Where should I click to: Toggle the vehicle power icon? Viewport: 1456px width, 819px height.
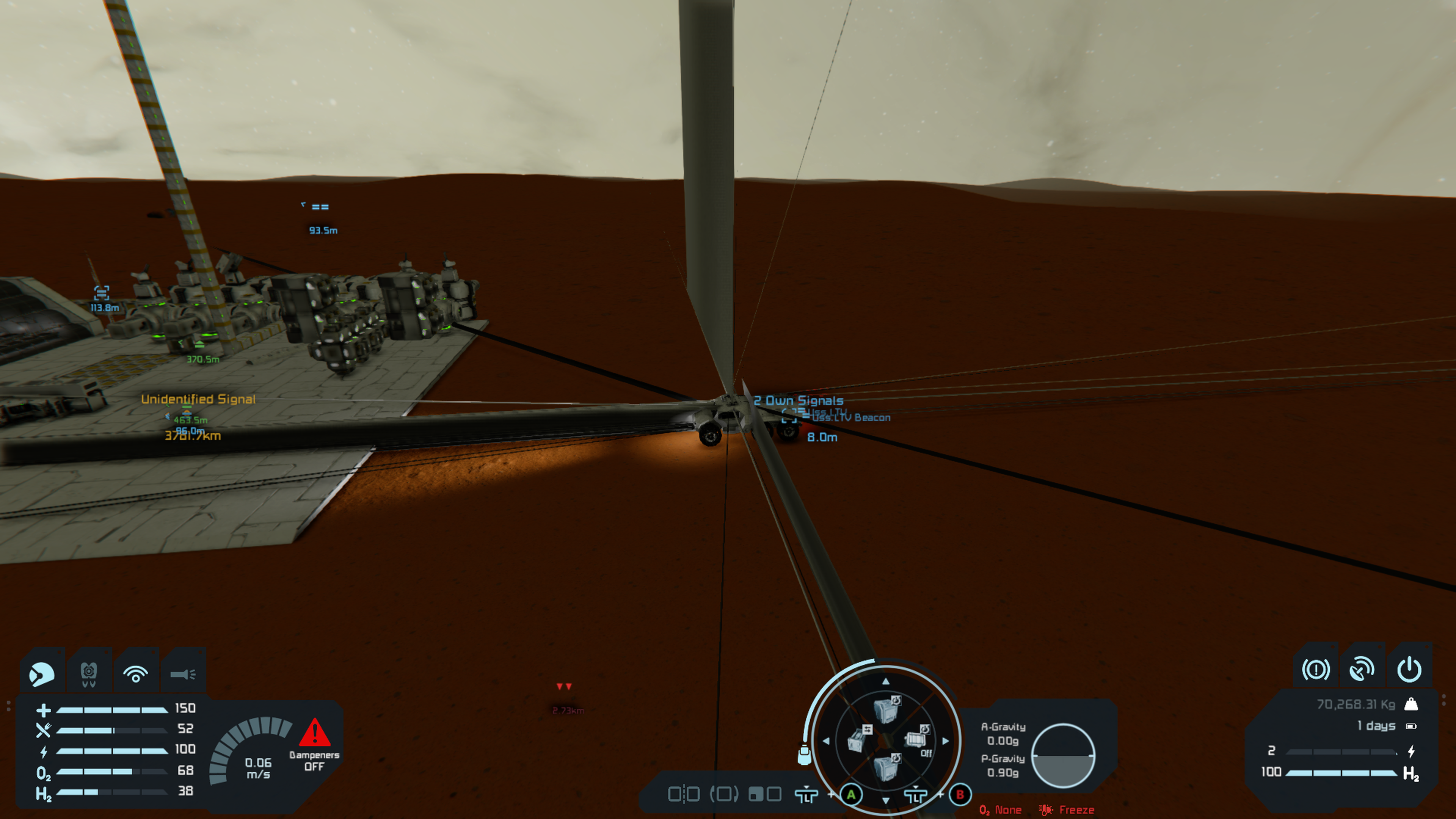(x=1409, y=670)
